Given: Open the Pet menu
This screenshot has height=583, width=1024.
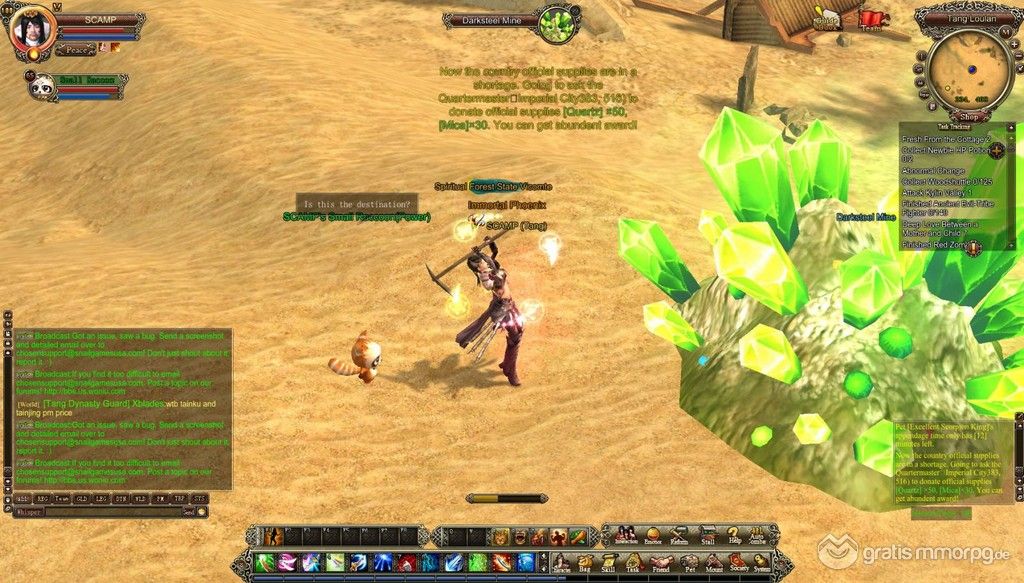Looking at the screenshot, I should 688,562.
